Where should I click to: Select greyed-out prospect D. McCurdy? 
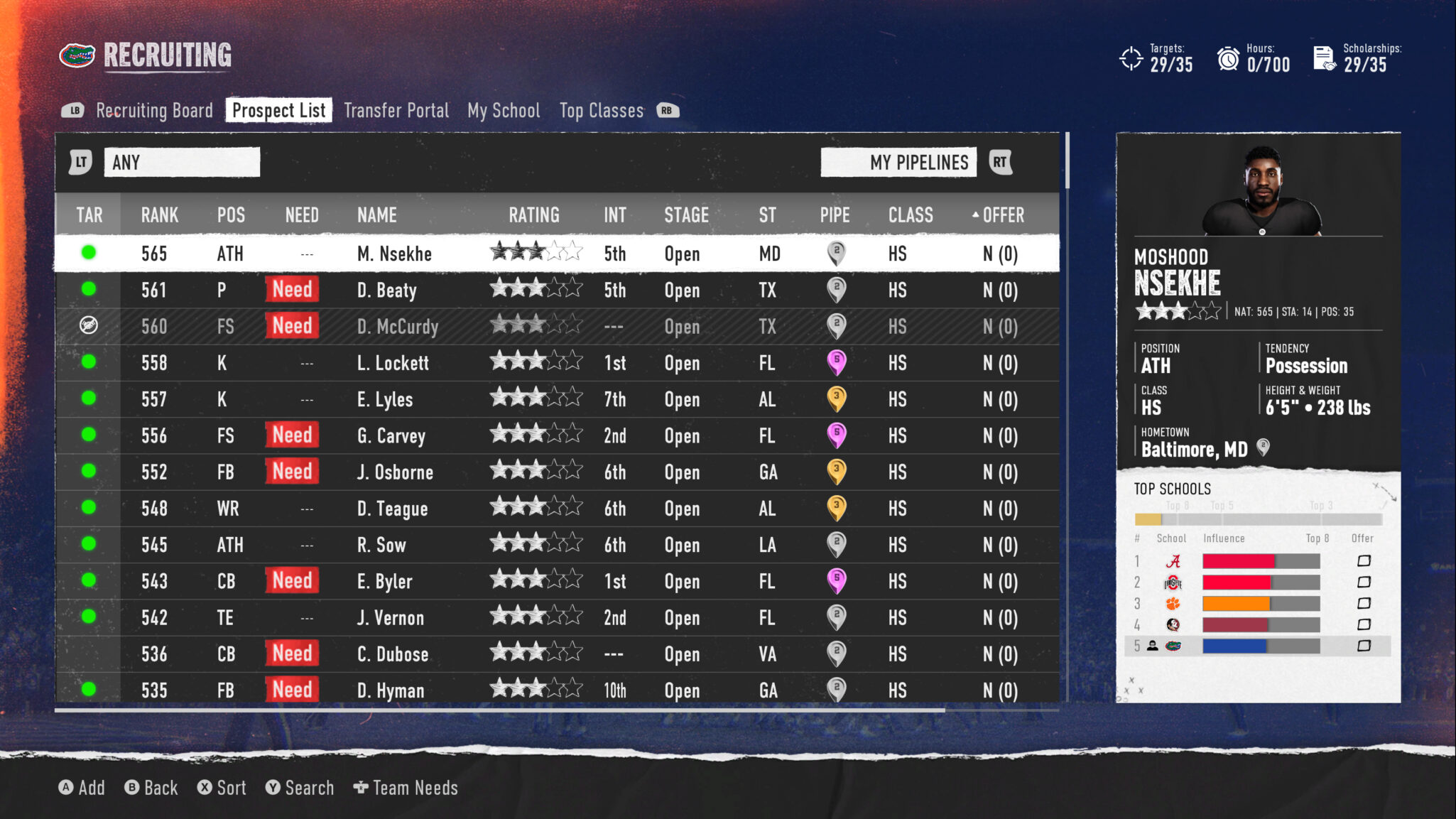click(398, 327)
